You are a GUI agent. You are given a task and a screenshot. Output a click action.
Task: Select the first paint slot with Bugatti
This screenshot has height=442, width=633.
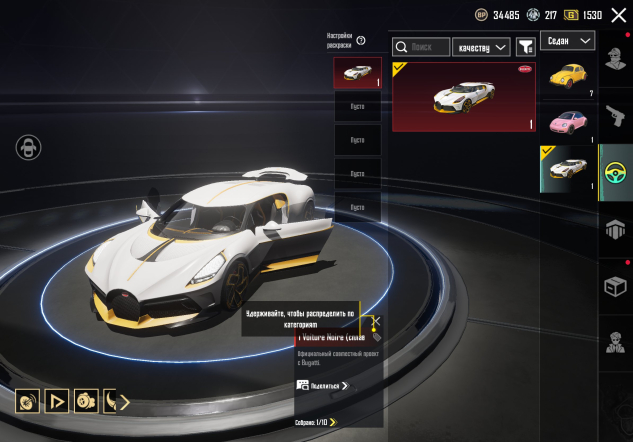[357, 73]
